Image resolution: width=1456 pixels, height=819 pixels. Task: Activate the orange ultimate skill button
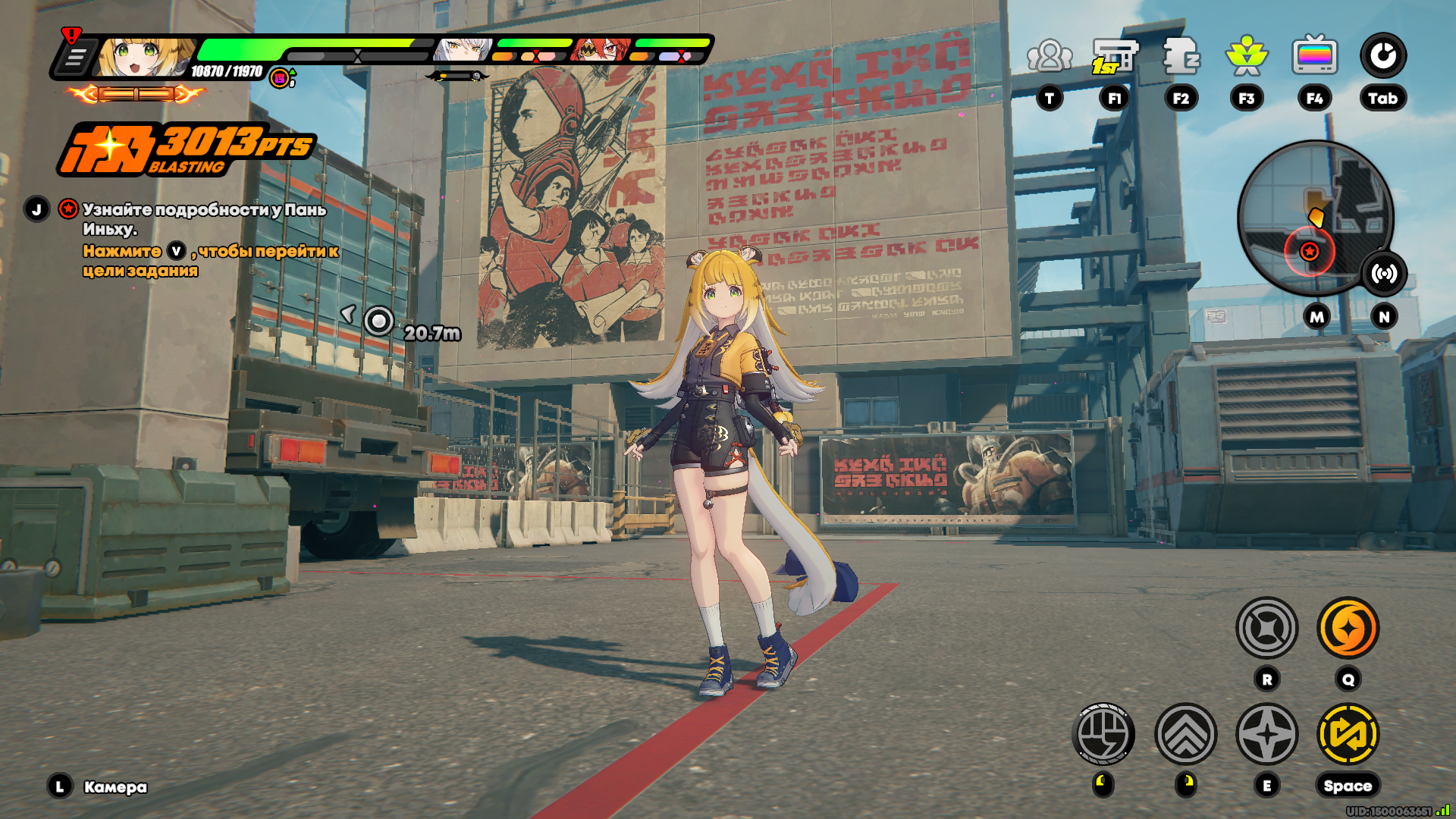point(1348,628)
